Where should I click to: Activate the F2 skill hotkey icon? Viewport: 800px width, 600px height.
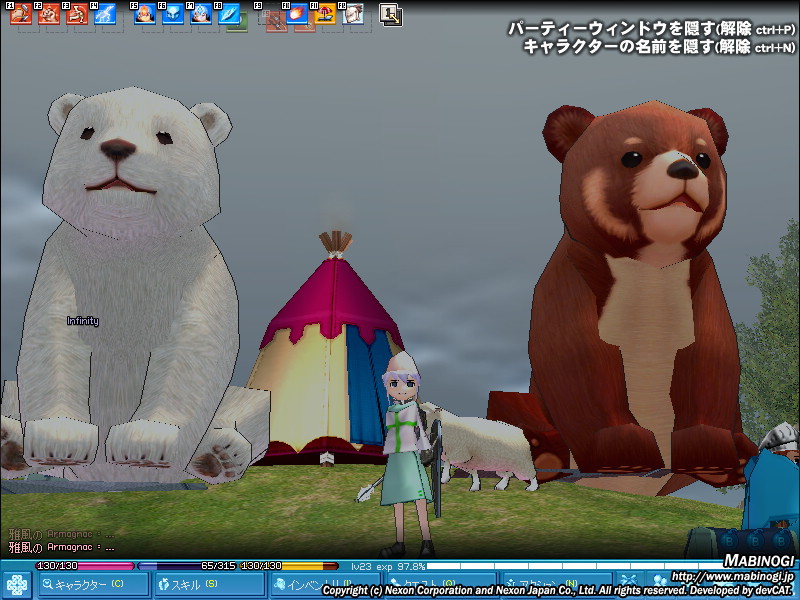tap(49, 14)
